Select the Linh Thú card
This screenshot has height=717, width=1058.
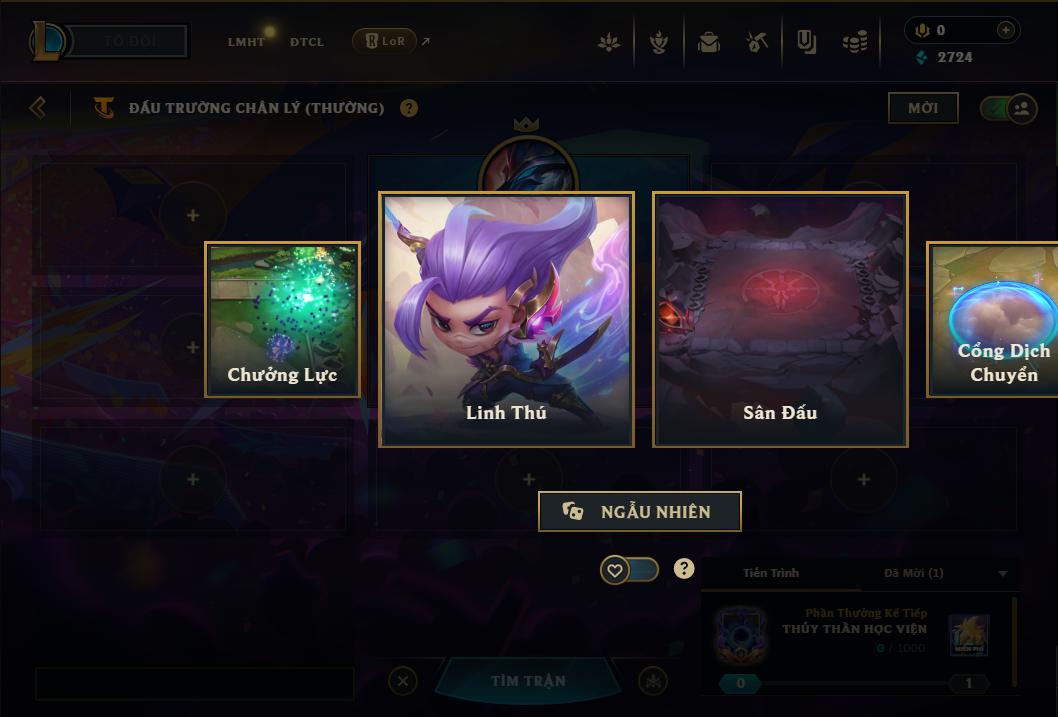(506, 319)
